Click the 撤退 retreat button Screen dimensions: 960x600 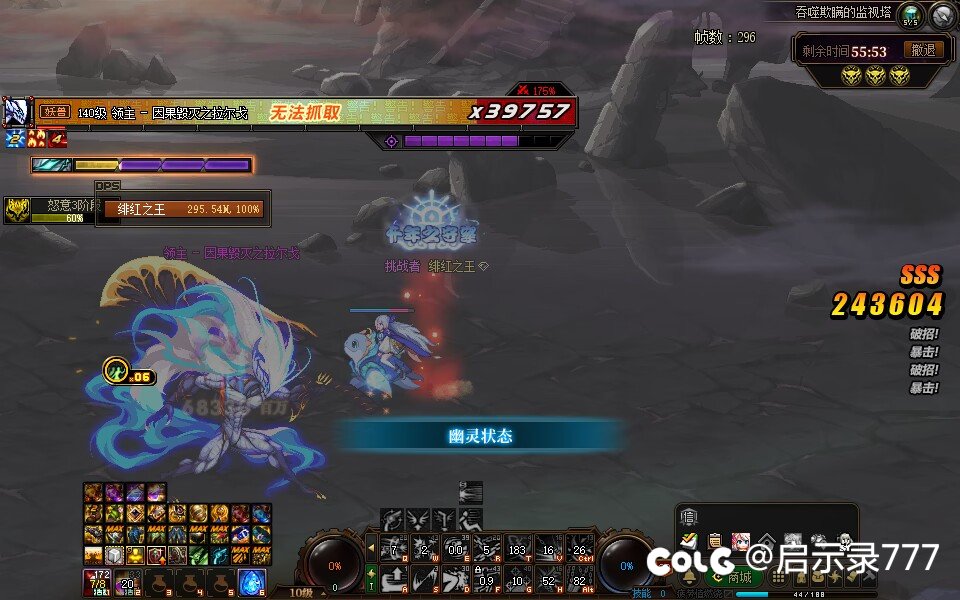pos(924,50)
